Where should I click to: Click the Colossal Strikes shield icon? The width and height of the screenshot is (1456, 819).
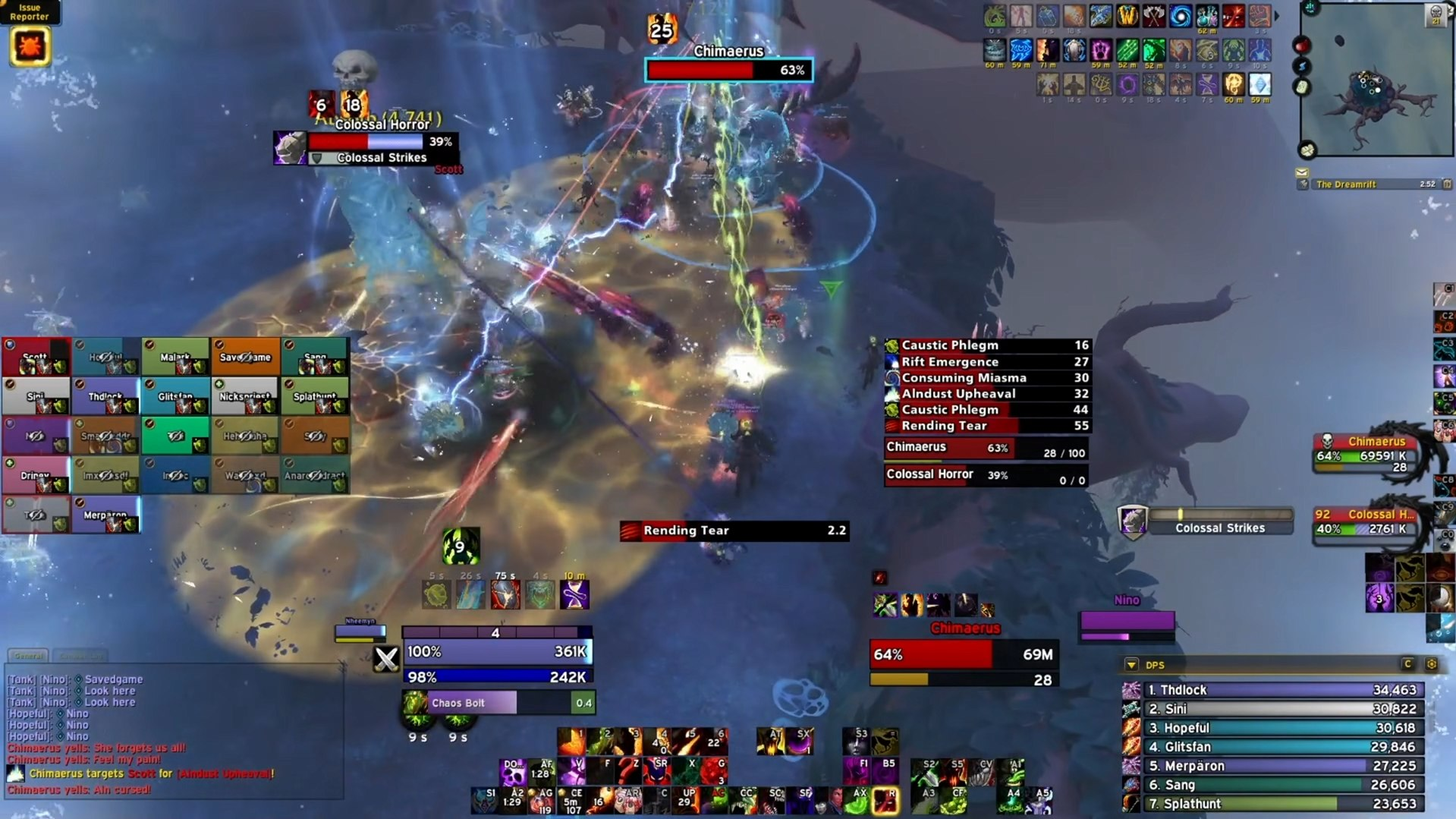[x=1133, y=522]
